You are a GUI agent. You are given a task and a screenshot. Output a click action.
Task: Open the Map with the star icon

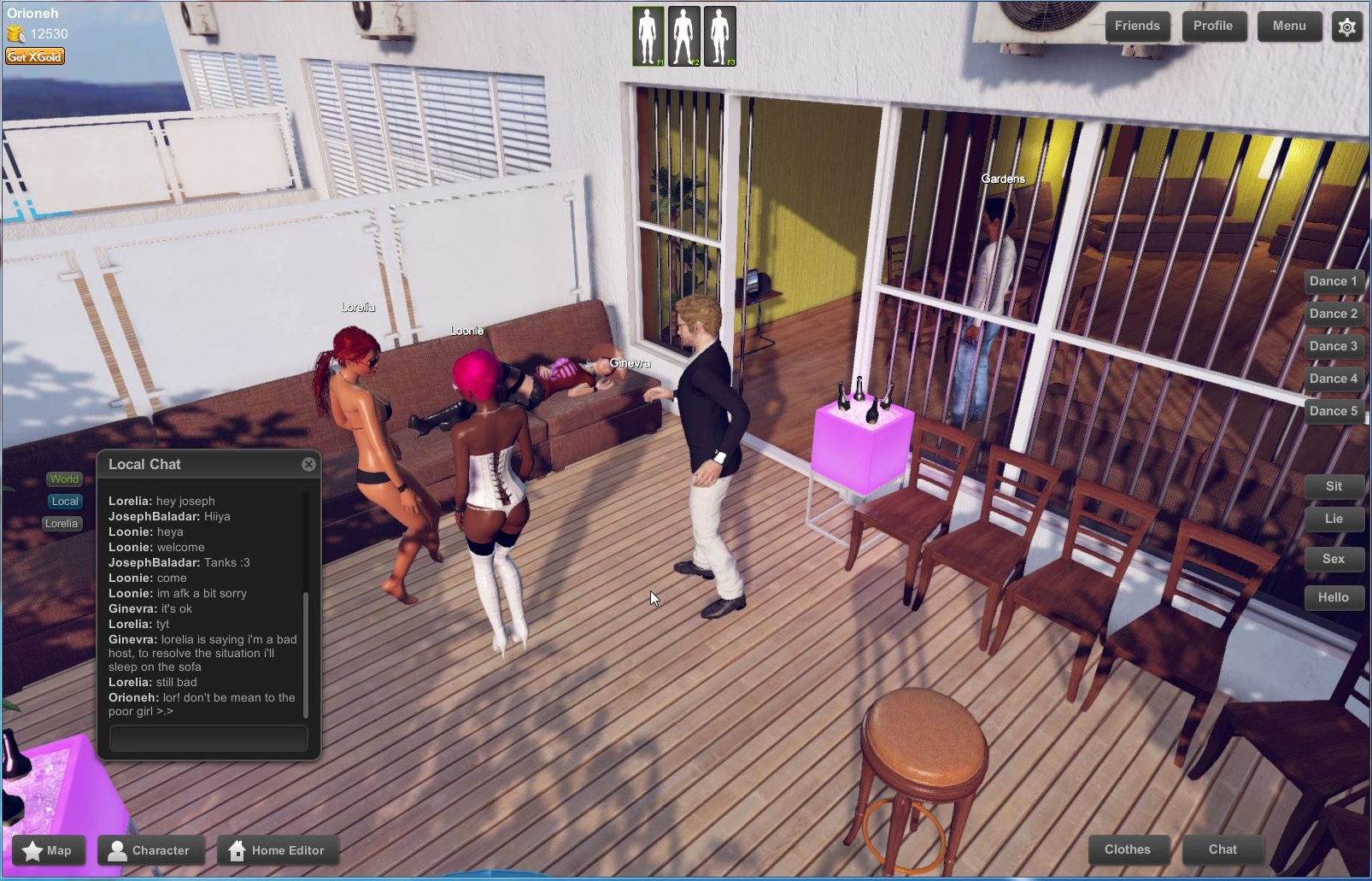tap(47, 850)
